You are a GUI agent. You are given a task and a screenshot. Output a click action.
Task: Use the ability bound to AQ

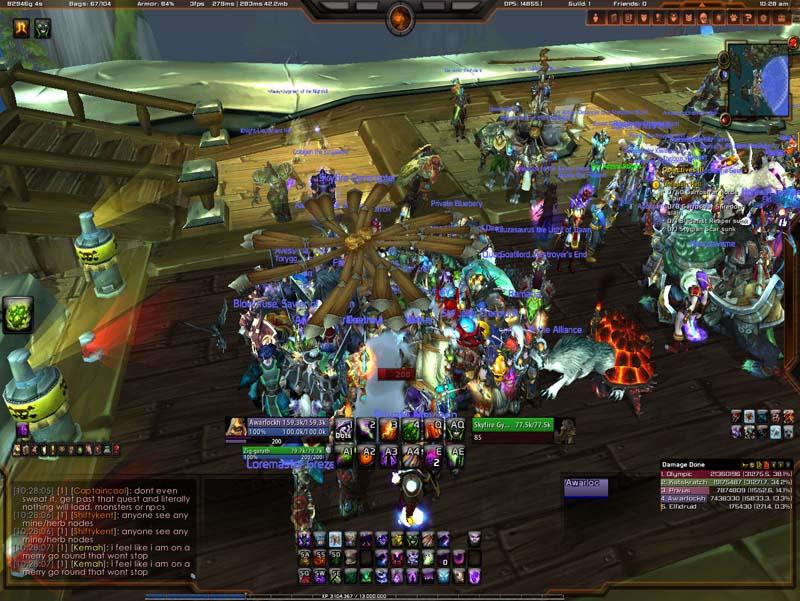(456, 429)
